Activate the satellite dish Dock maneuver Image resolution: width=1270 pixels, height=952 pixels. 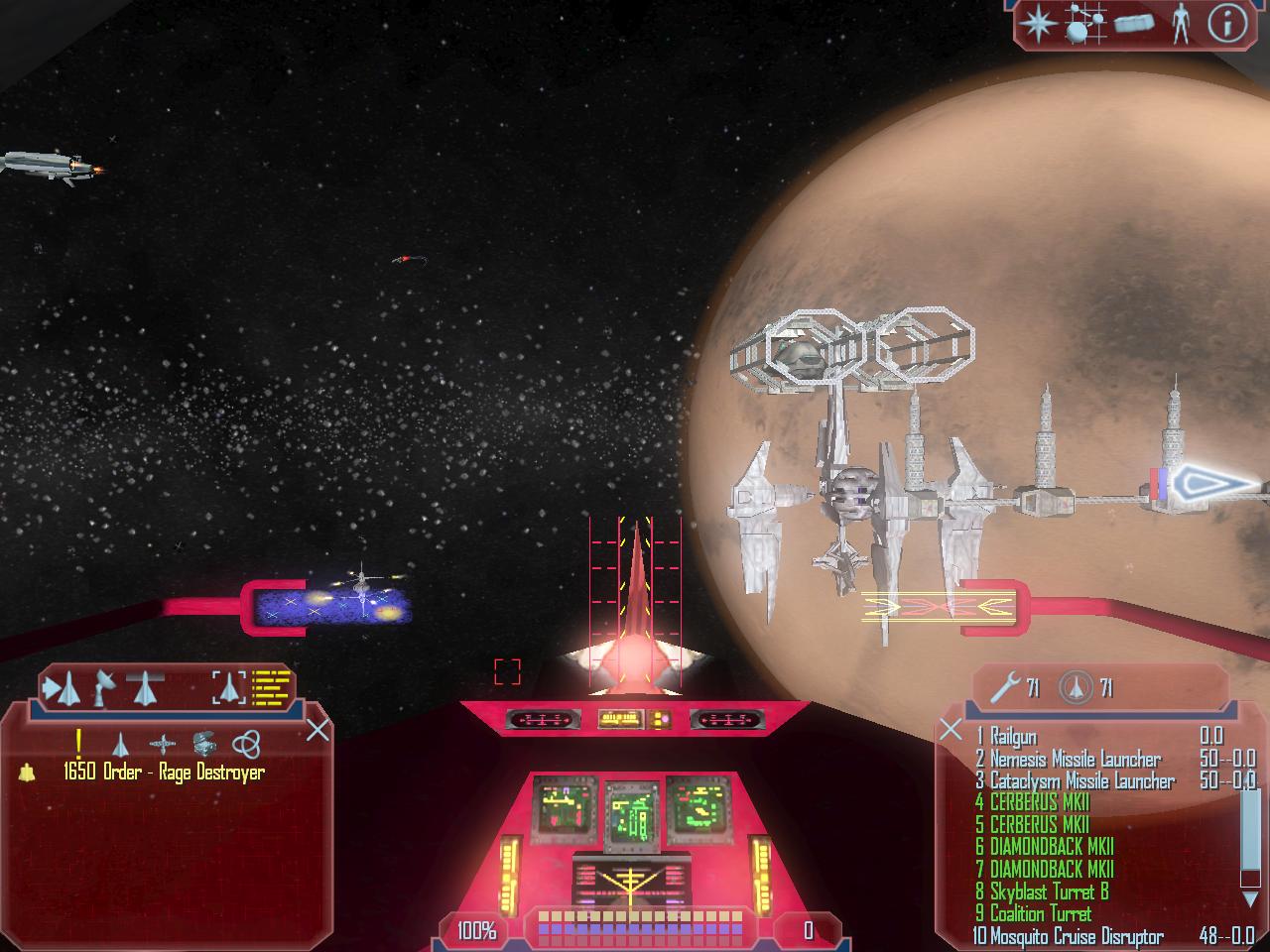coord(103,686)
